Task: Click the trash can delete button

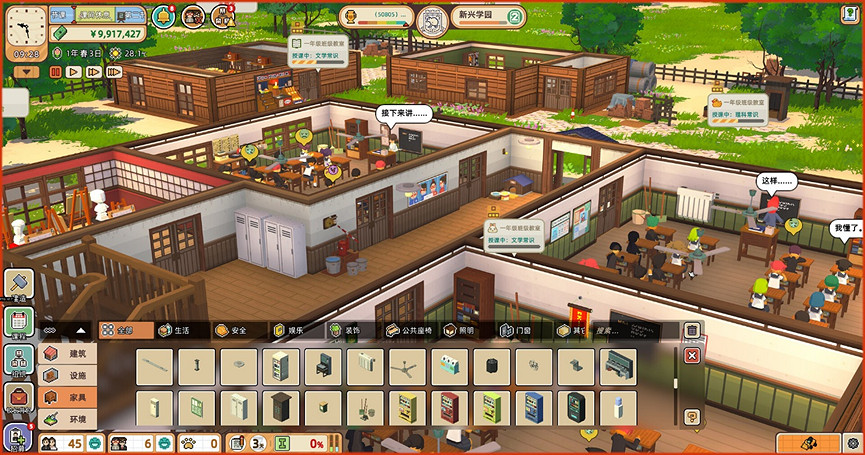Action: 692,330
